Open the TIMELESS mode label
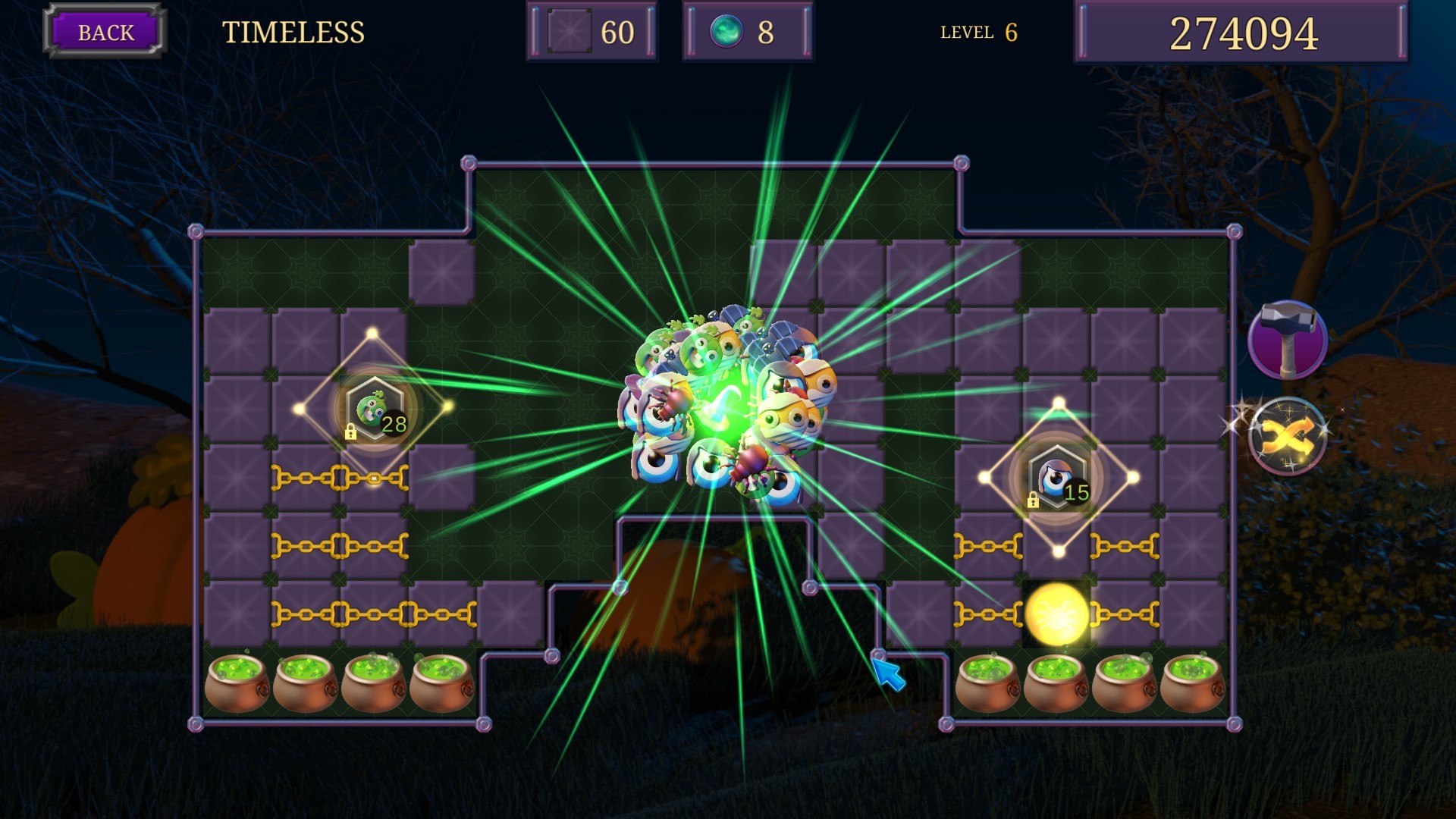The image size is (1456, 819). tap(294, 32)
